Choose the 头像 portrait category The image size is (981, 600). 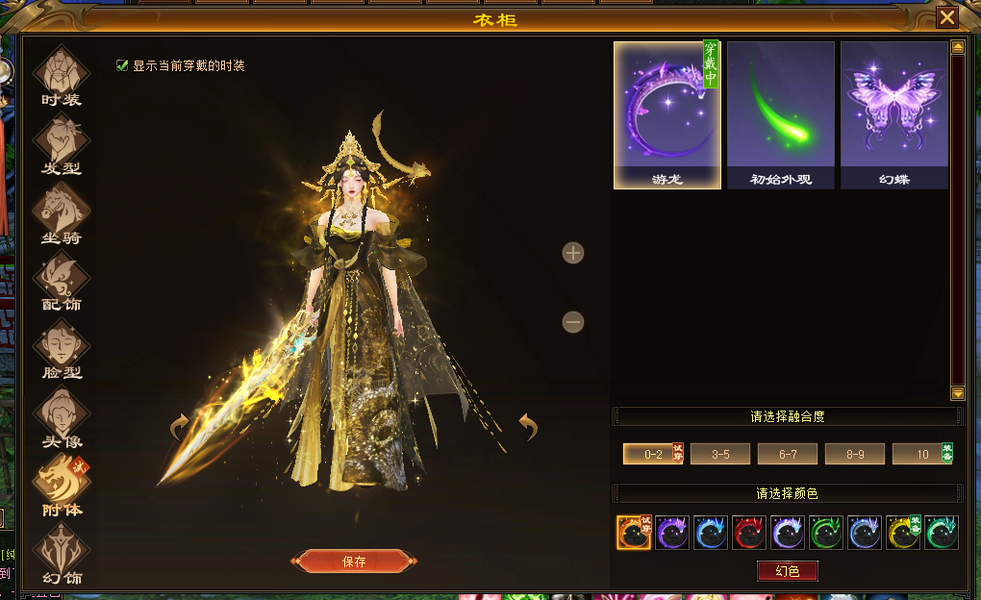point(62,418)
